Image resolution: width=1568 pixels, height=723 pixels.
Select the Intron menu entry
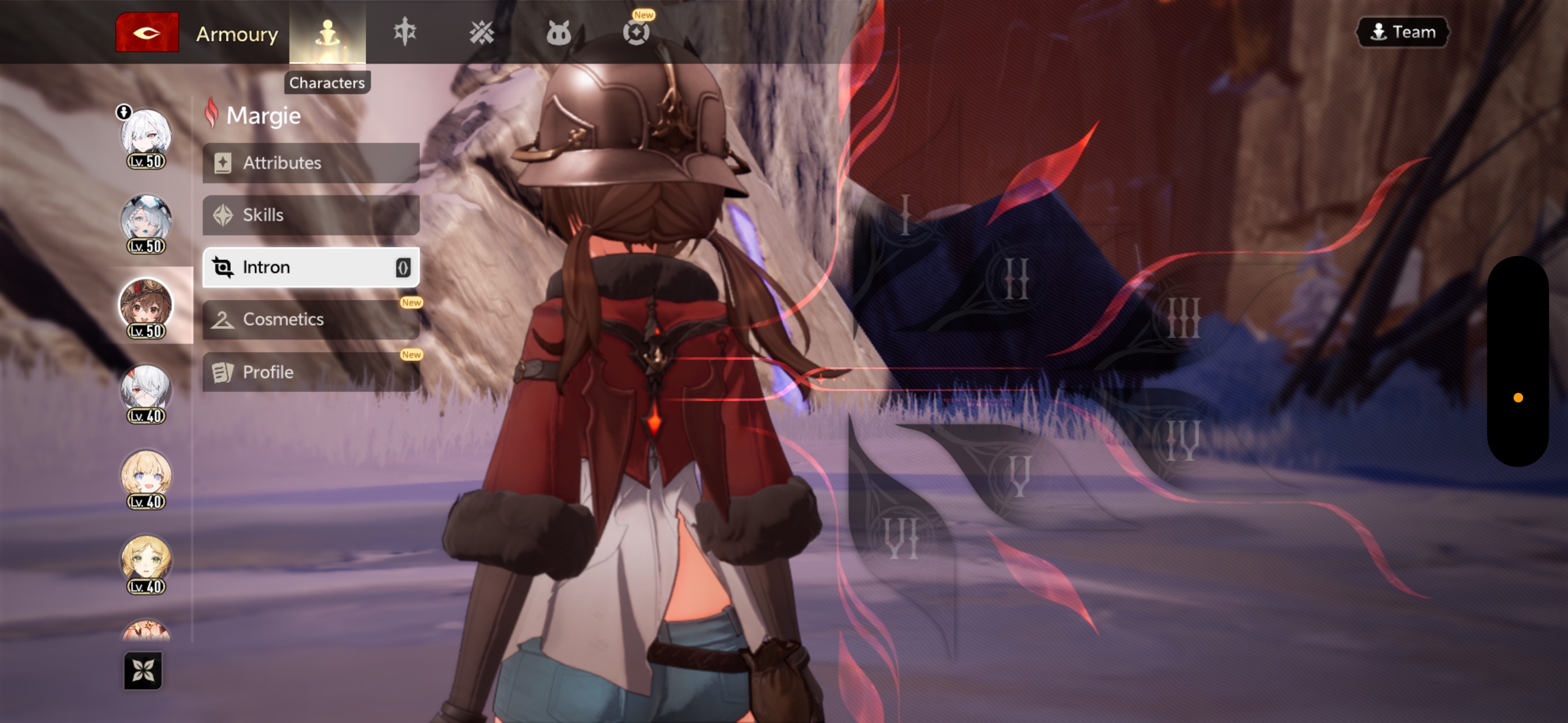[311, 267]
